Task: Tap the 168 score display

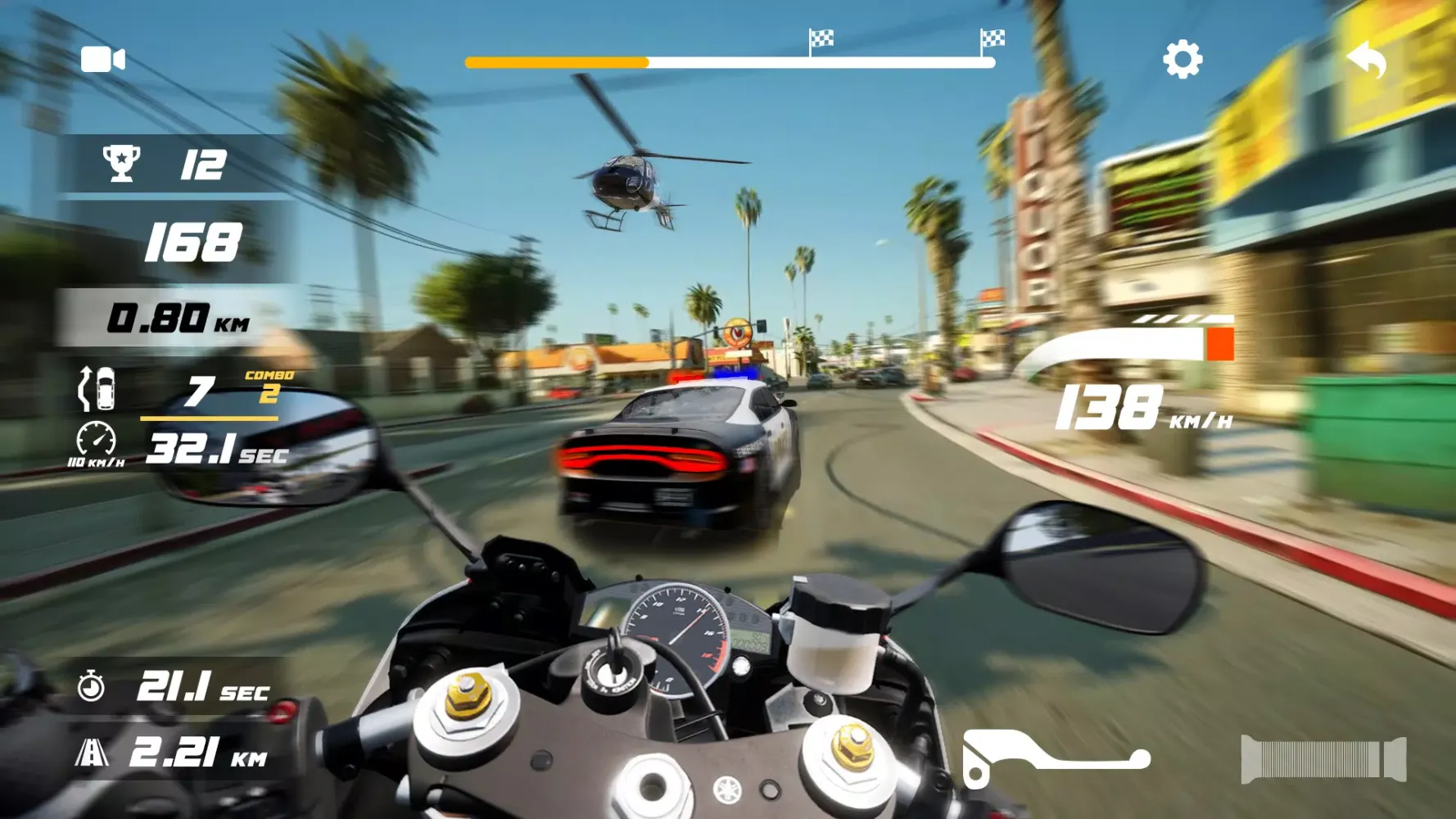Action: (x=194, y=241)
